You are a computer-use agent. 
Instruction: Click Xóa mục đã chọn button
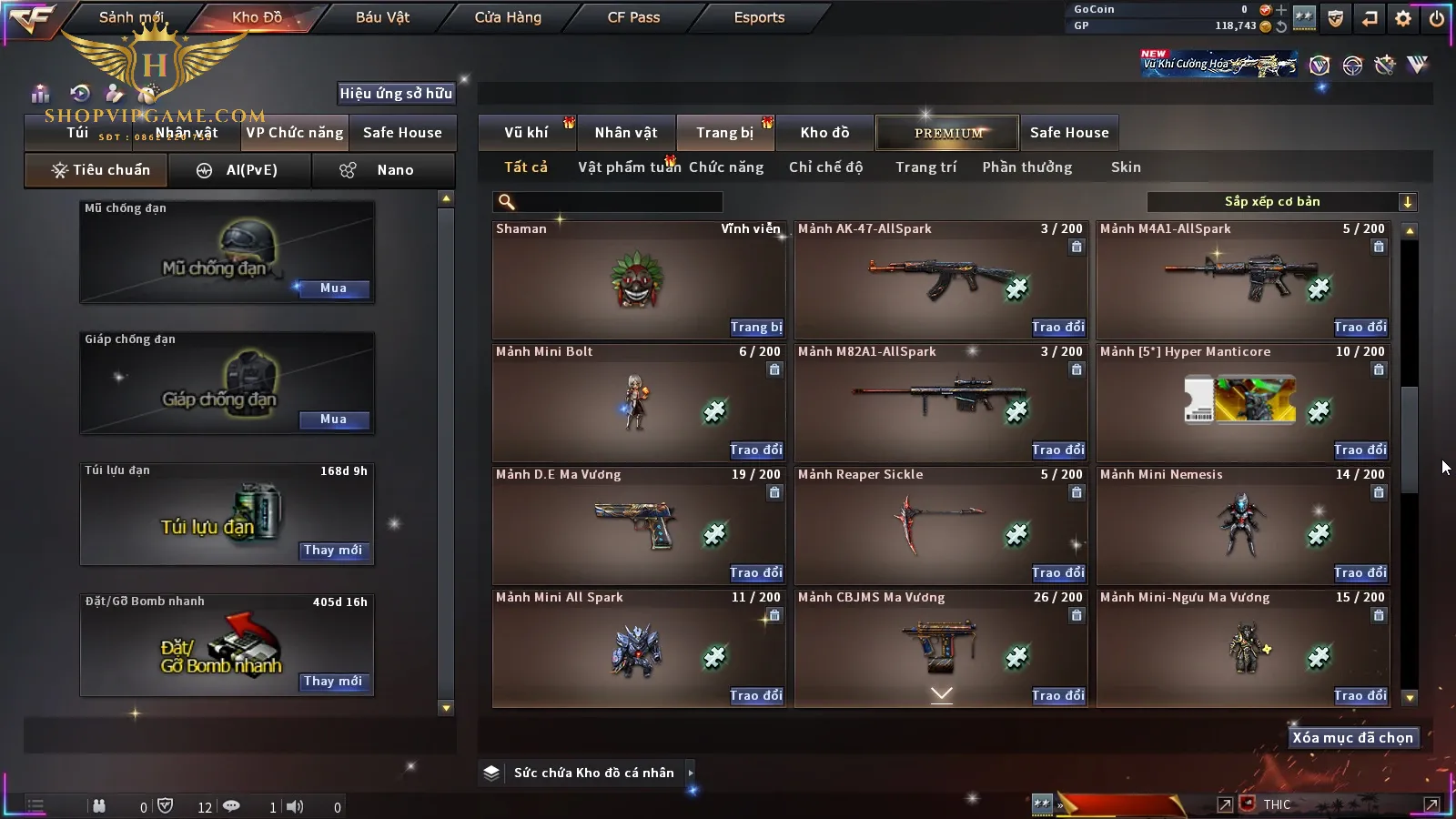coord(1352,738)
